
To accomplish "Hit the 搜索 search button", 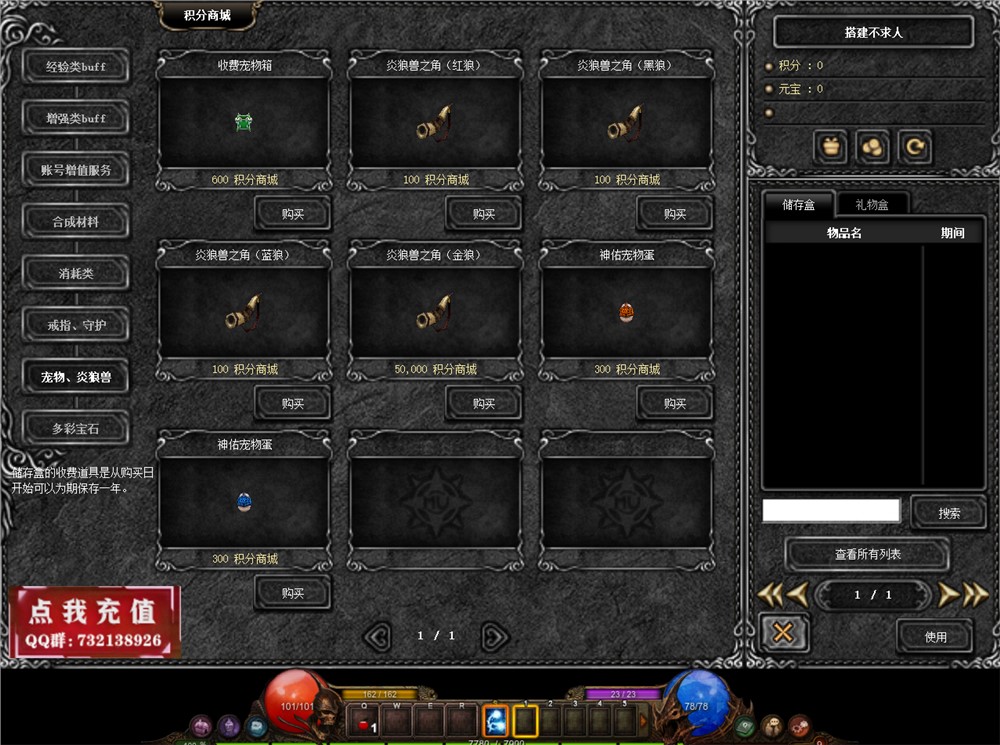I will (x=949, y=513).
